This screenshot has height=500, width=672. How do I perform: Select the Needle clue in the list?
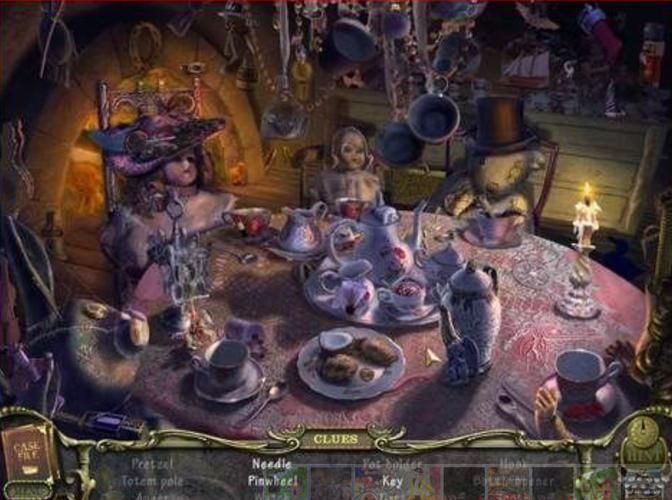pos(271,464)
